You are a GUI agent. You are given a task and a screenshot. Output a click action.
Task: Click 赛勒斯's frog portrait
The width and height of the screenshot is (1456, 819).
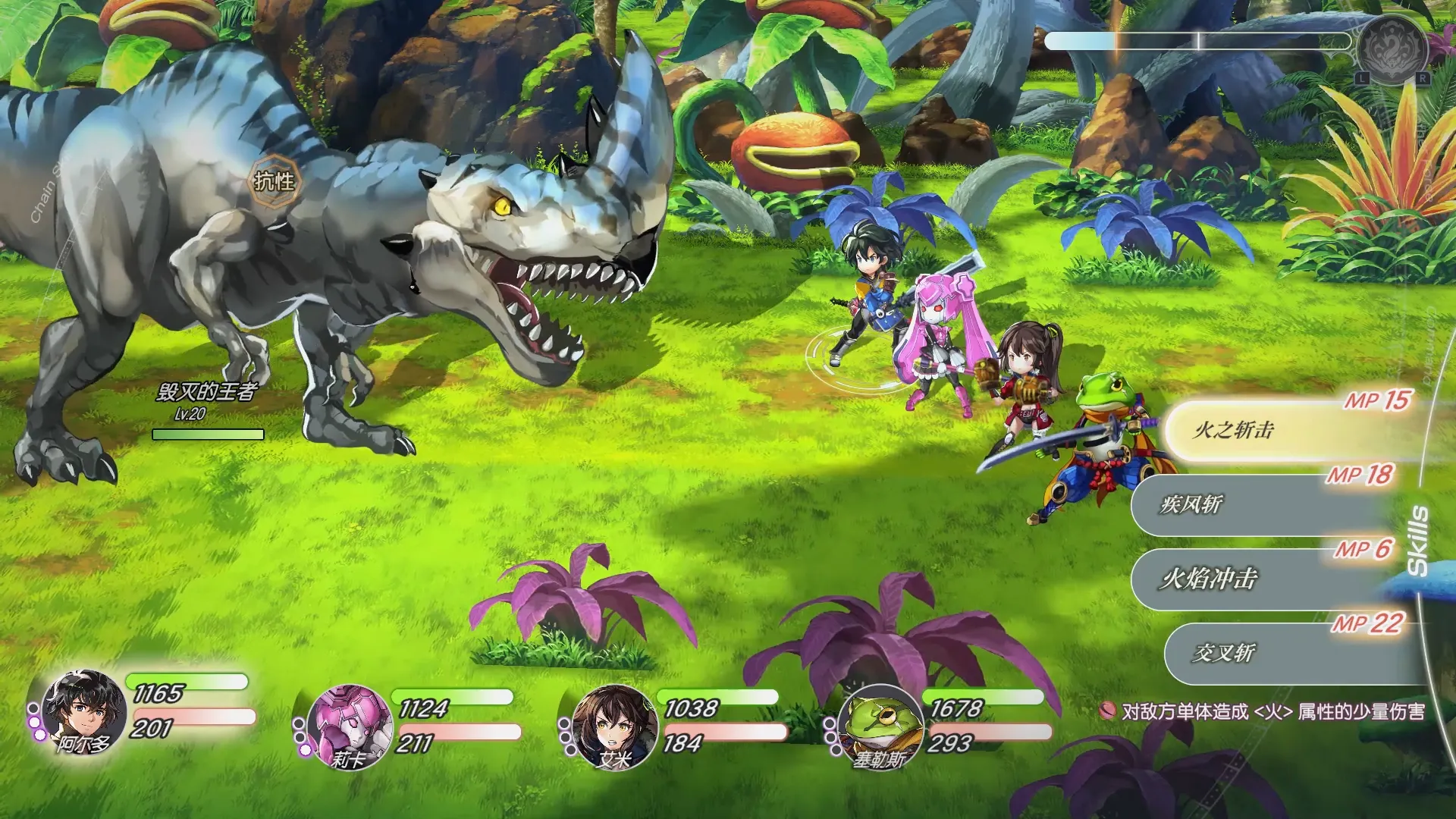880,727
